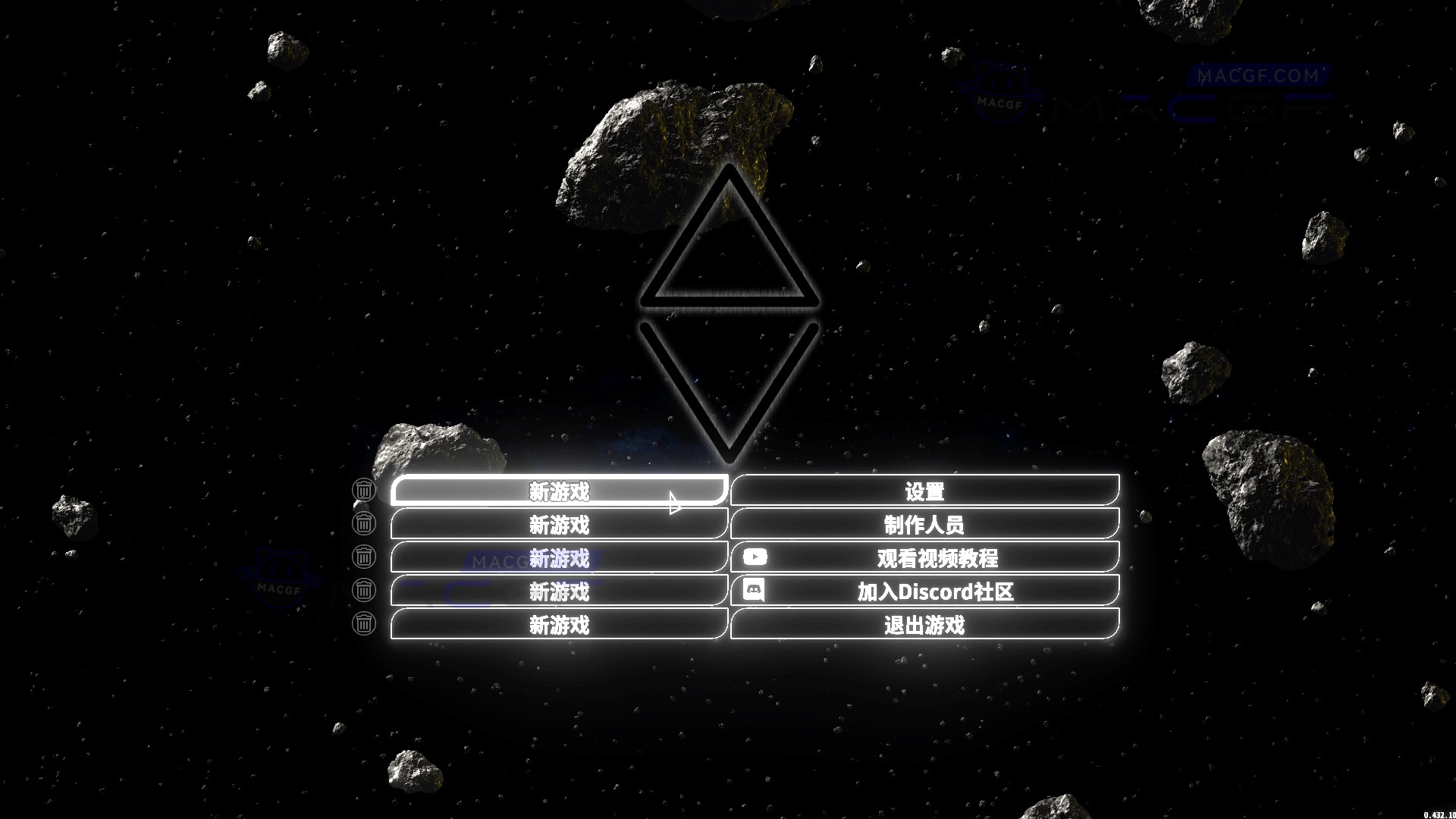Start a new game in the highlighted top slot
The height and width of the screenshot is (819, 1456).
(559, 491)
